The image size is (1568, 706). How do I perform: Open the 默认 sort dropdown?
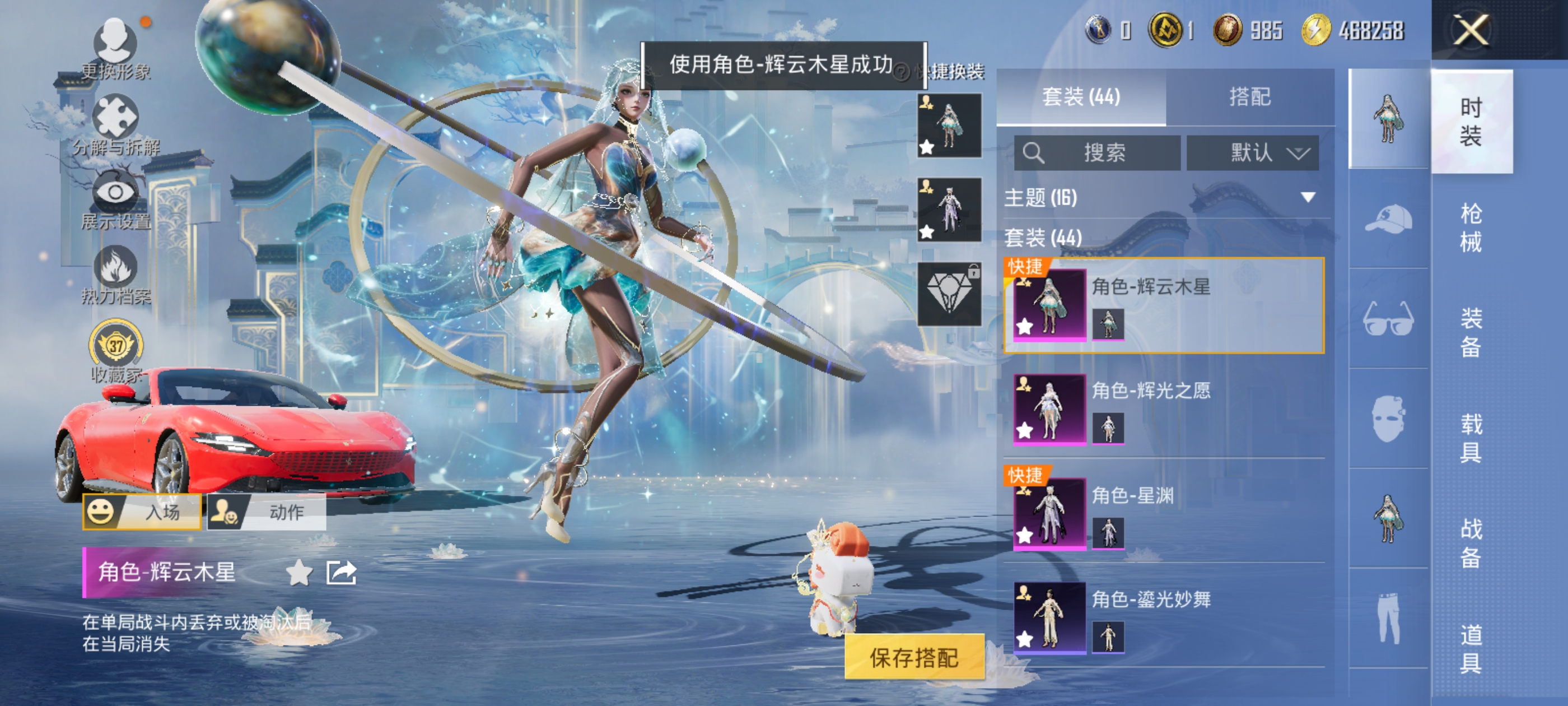click(x=1253, y=152)
